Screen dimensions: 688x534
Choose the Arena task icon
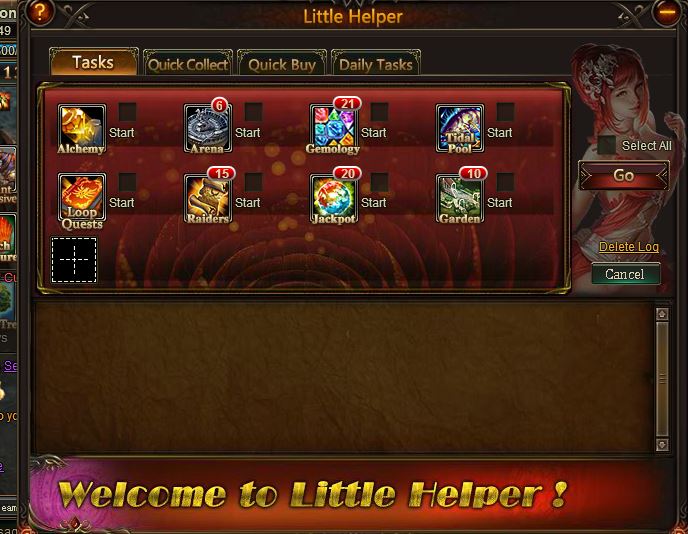click(208, 127)
